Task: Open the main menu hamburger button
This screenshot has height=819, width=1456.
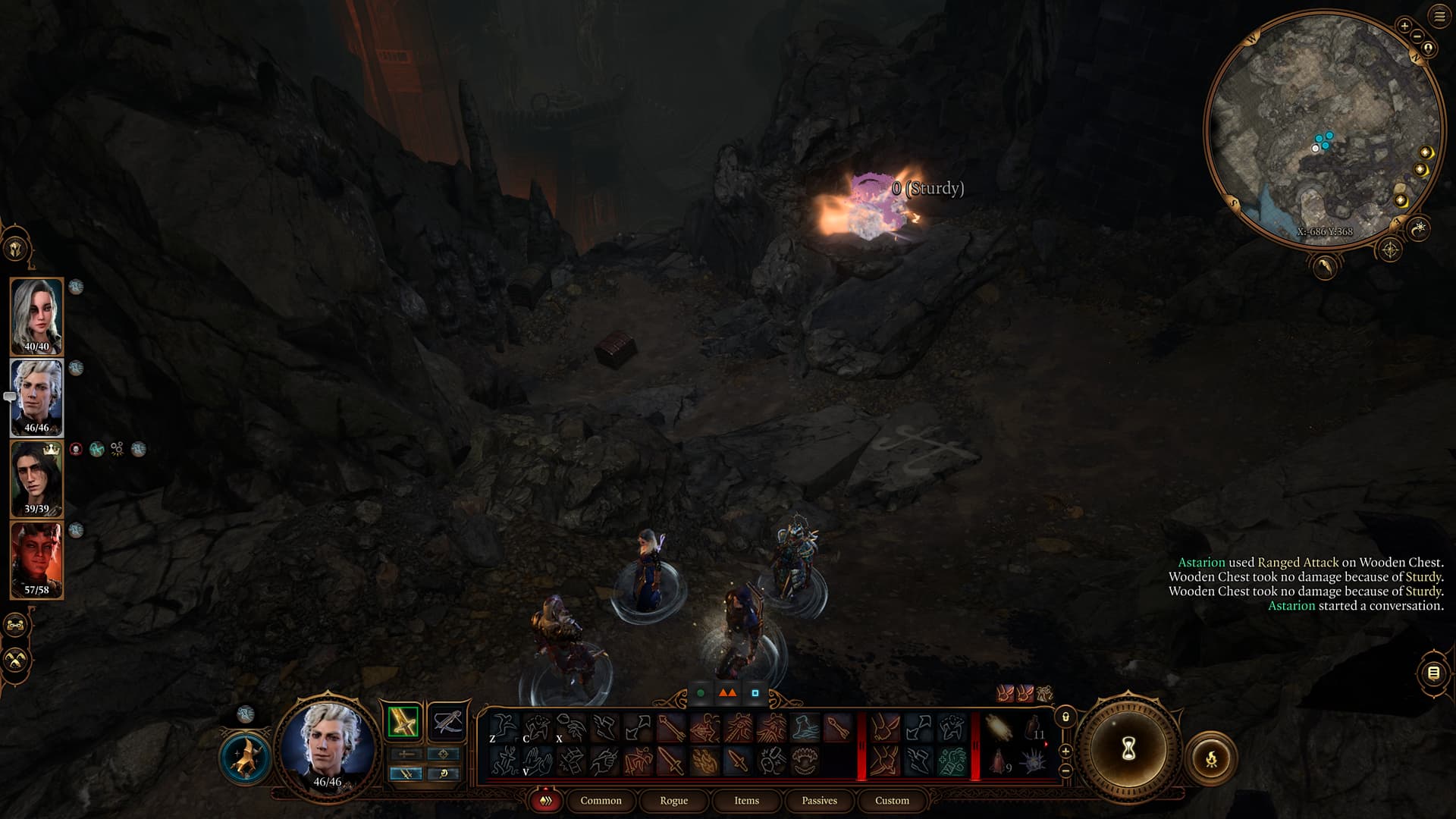Action: coord(1439,16)
